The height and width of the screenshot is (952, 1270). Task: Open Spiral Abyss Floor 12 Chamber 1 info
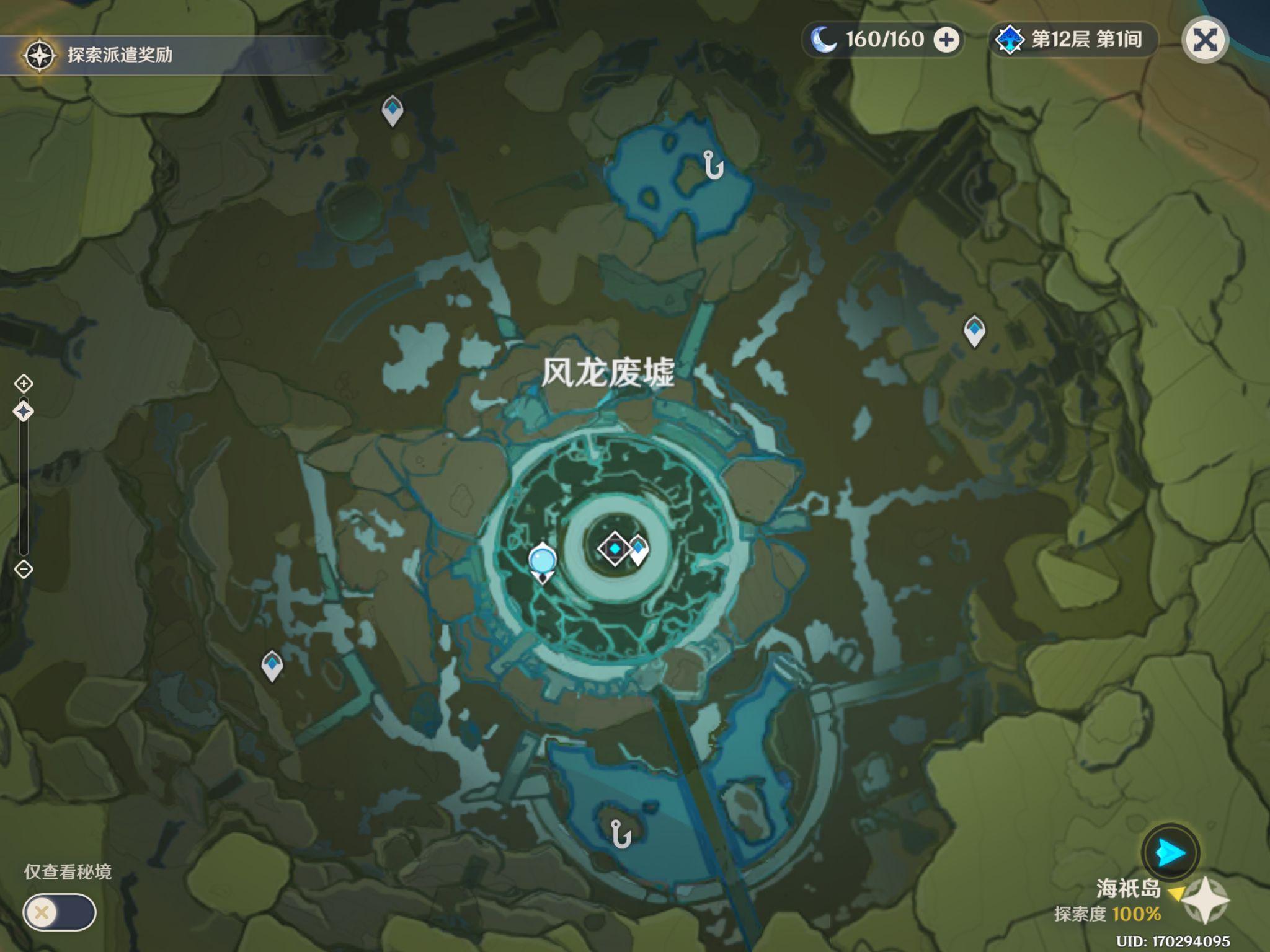click(1073, 40)
